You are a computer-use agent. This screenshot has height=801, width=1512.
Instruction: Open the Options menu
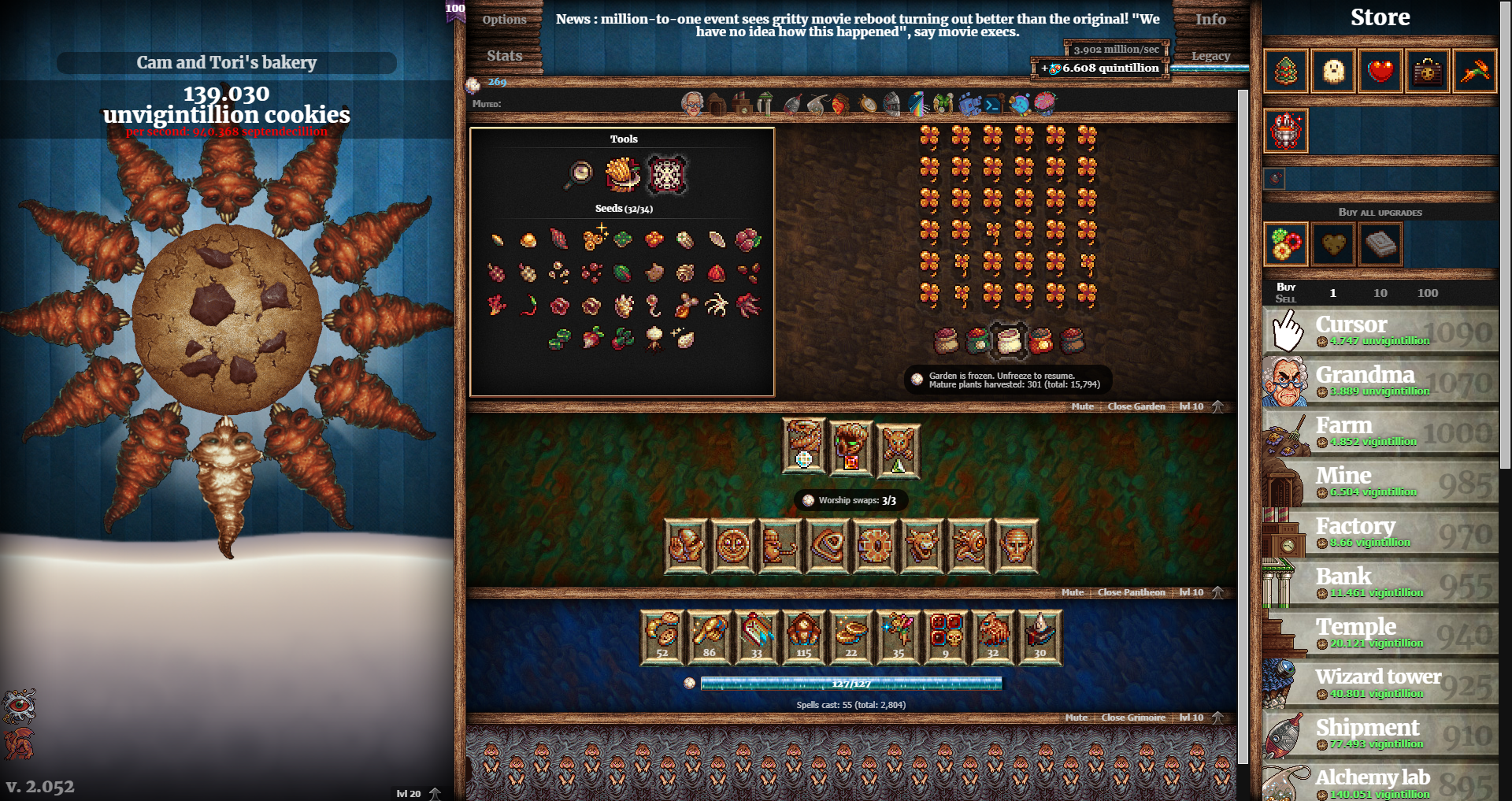pyautogui.click(x=504, y=19)
